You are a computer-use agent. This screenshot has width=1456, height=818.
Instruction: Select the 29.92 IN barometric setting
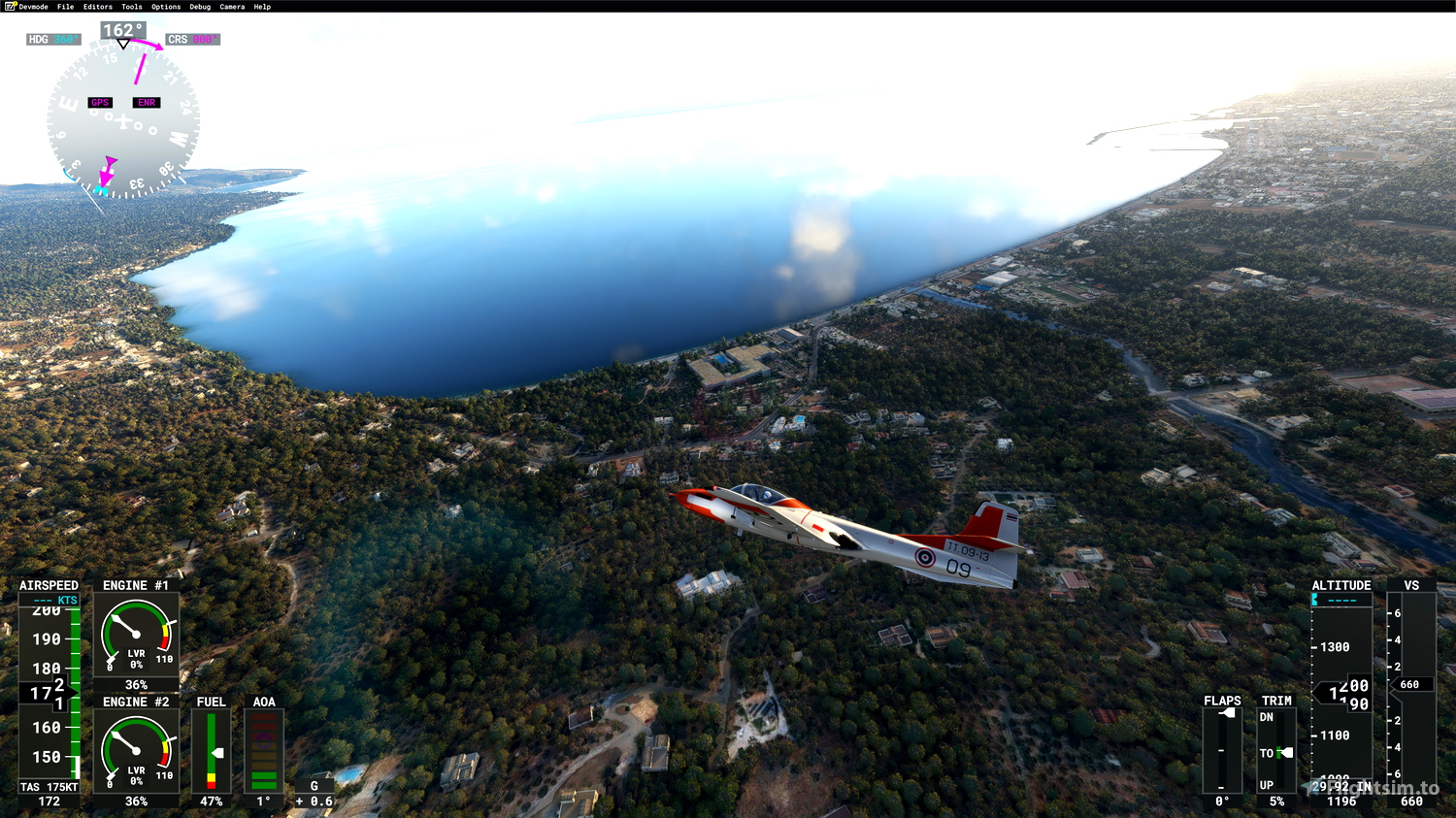pos(1342,786)
